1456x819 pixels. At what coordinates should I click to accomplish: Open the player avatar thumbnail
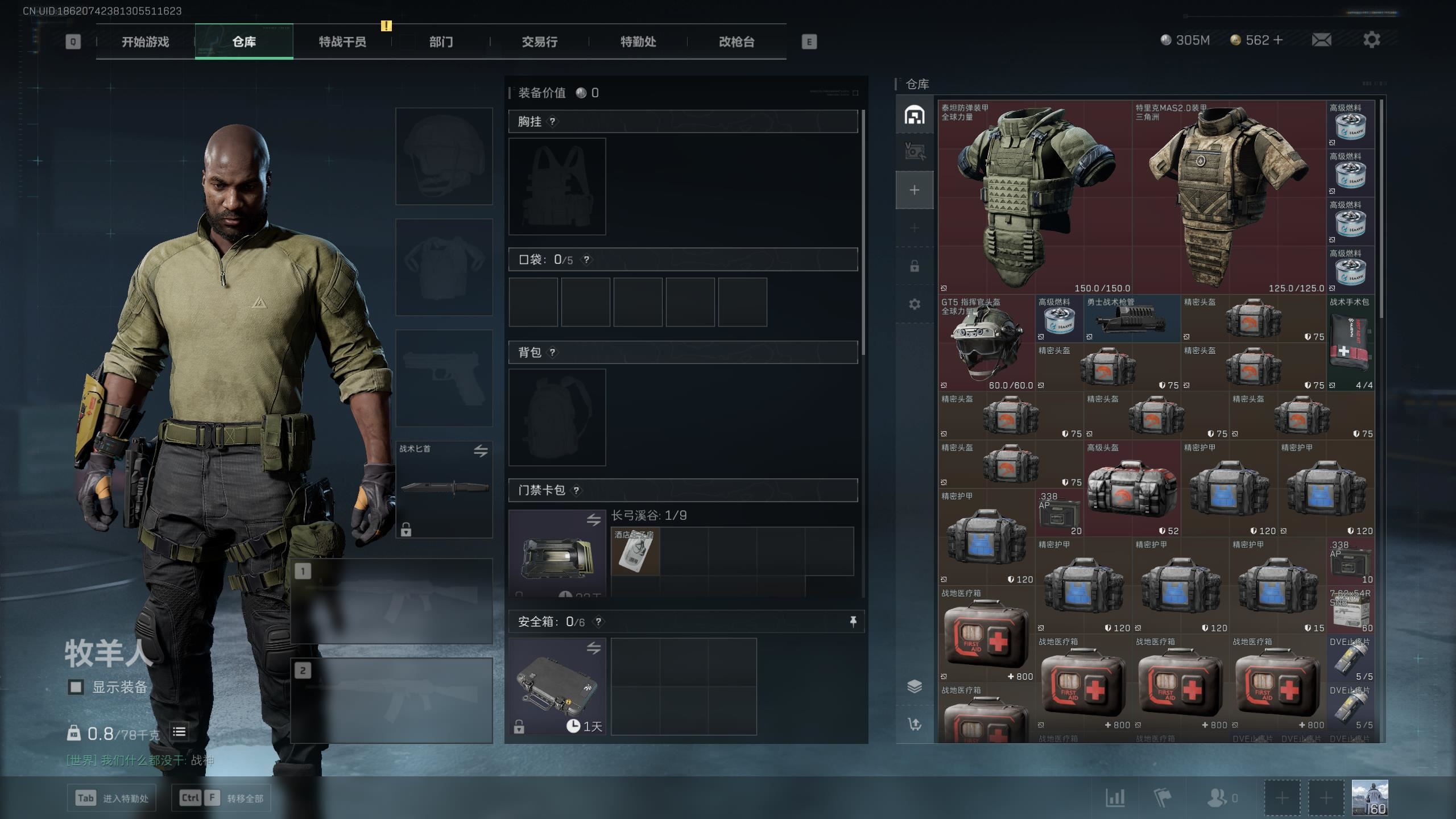pos(1370,797)
